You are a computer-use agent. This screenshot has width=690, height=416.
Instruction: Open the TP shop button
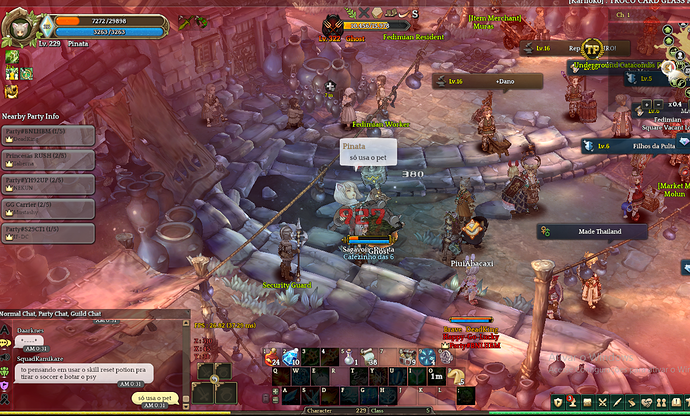(x=592, y=48)
